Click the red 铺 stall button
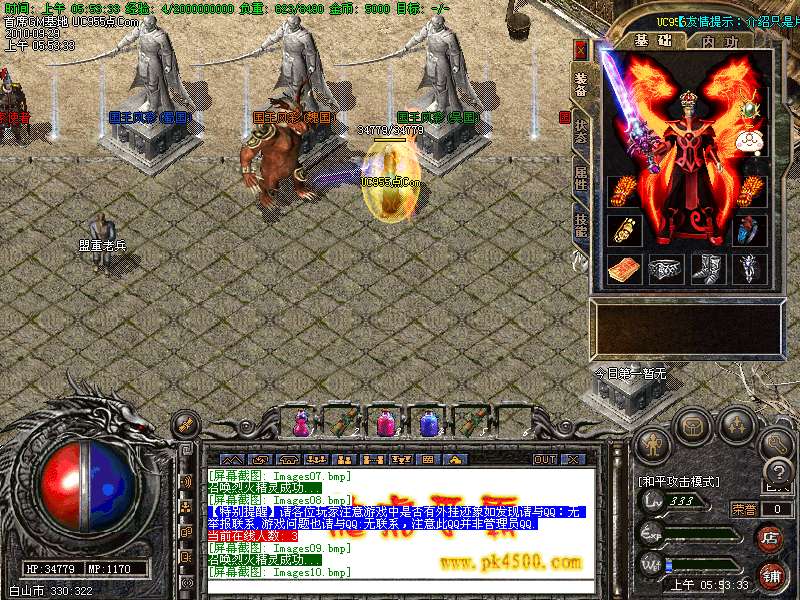 (771, 577)
